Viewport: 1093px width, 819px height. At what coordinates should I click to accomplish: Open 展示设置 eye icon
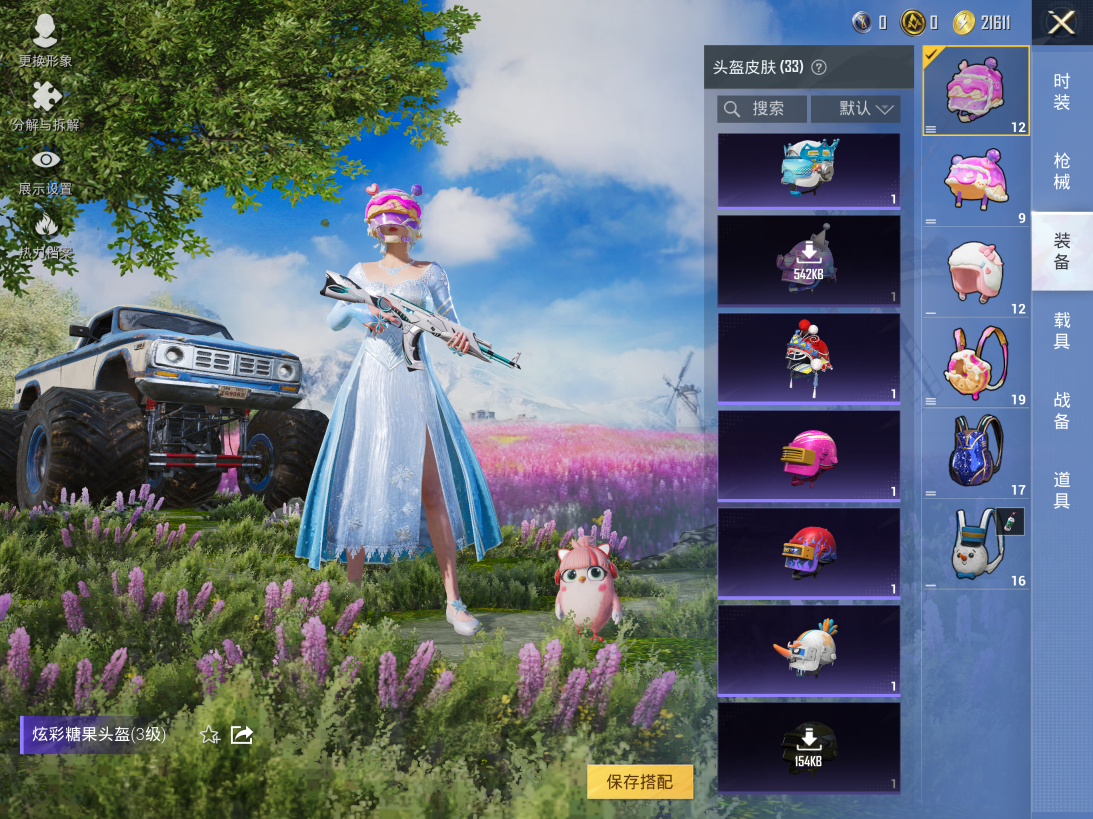tap(45, 168)
